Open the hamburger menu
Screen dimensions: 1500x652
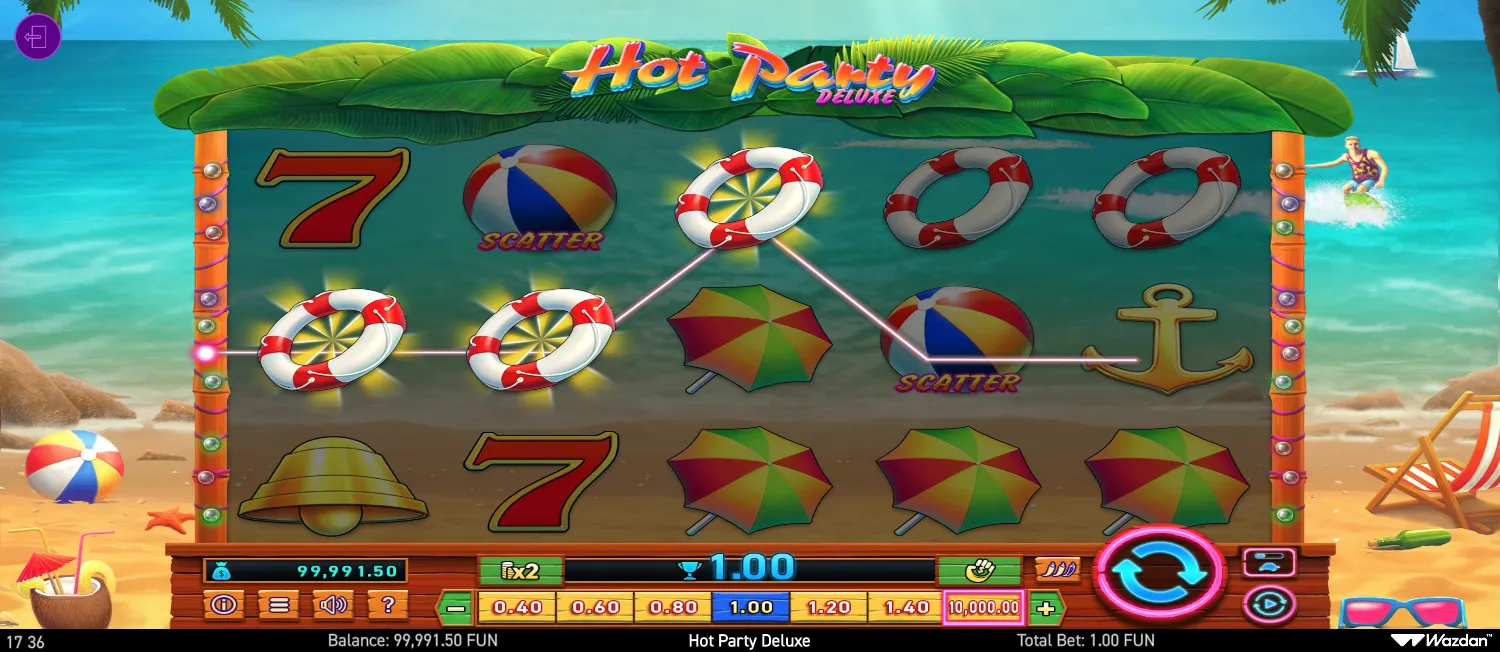276,604
